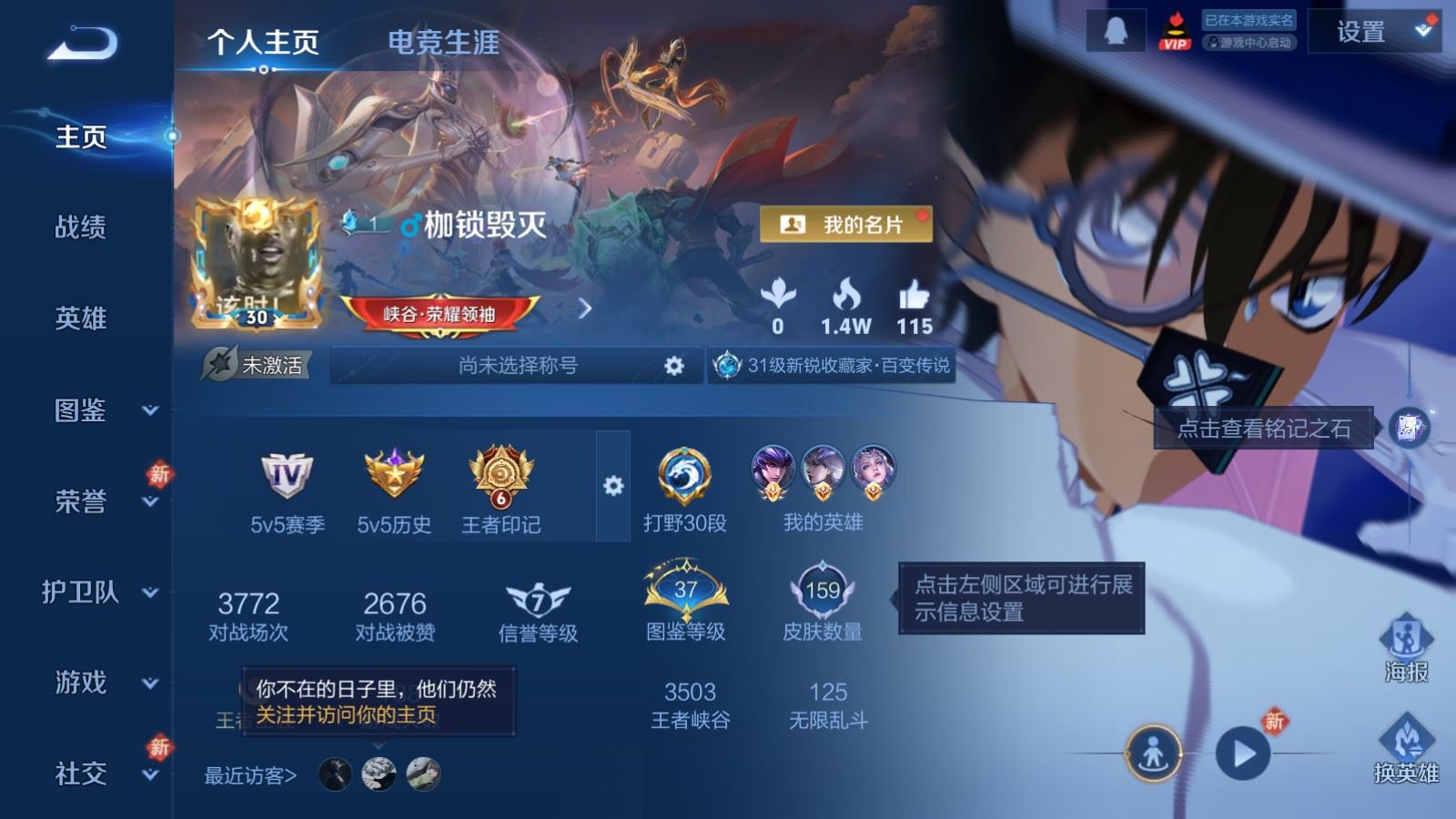Select the 海报 poster icon
This screenshot has width=1456, height=819.
[x=1405, y=648]
